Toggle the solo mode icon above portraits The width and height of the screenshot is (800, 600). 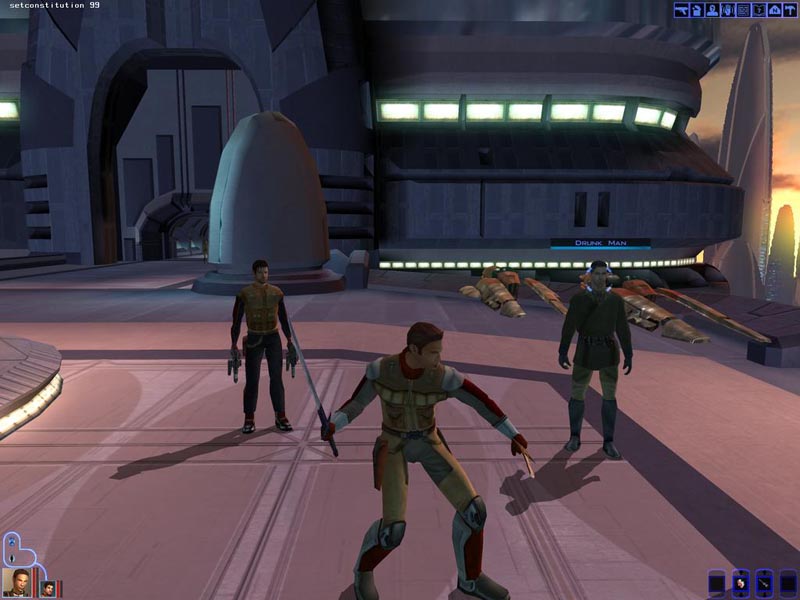pos(11,541)
